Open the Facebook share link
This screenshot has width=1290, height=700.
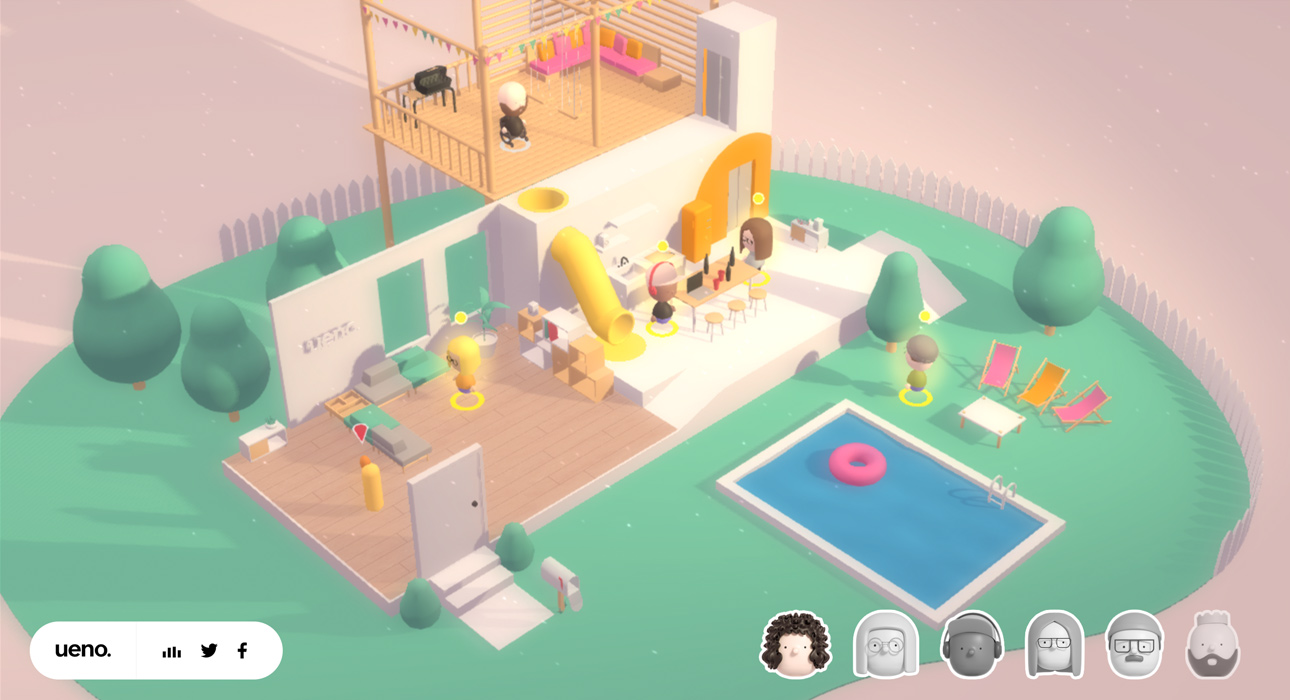(x=242, y=650)
